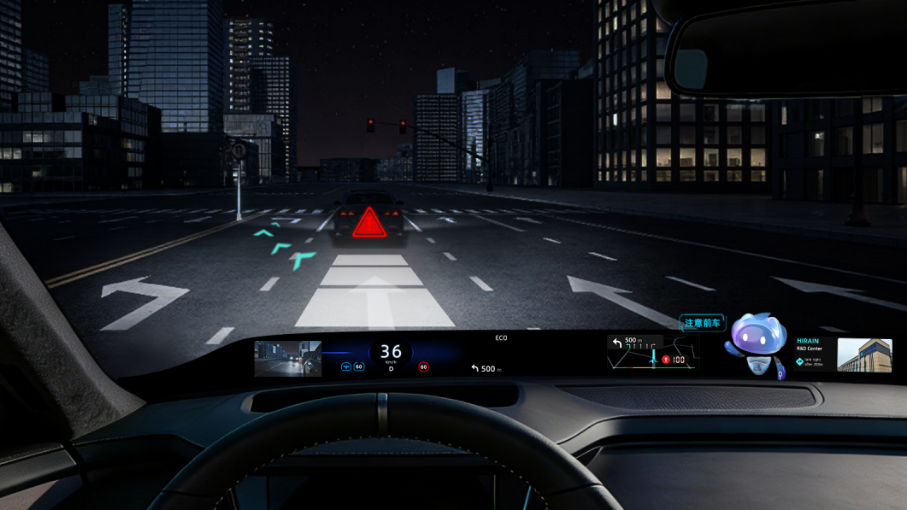Switch the ECO drive mode label

tap(501, 338)
